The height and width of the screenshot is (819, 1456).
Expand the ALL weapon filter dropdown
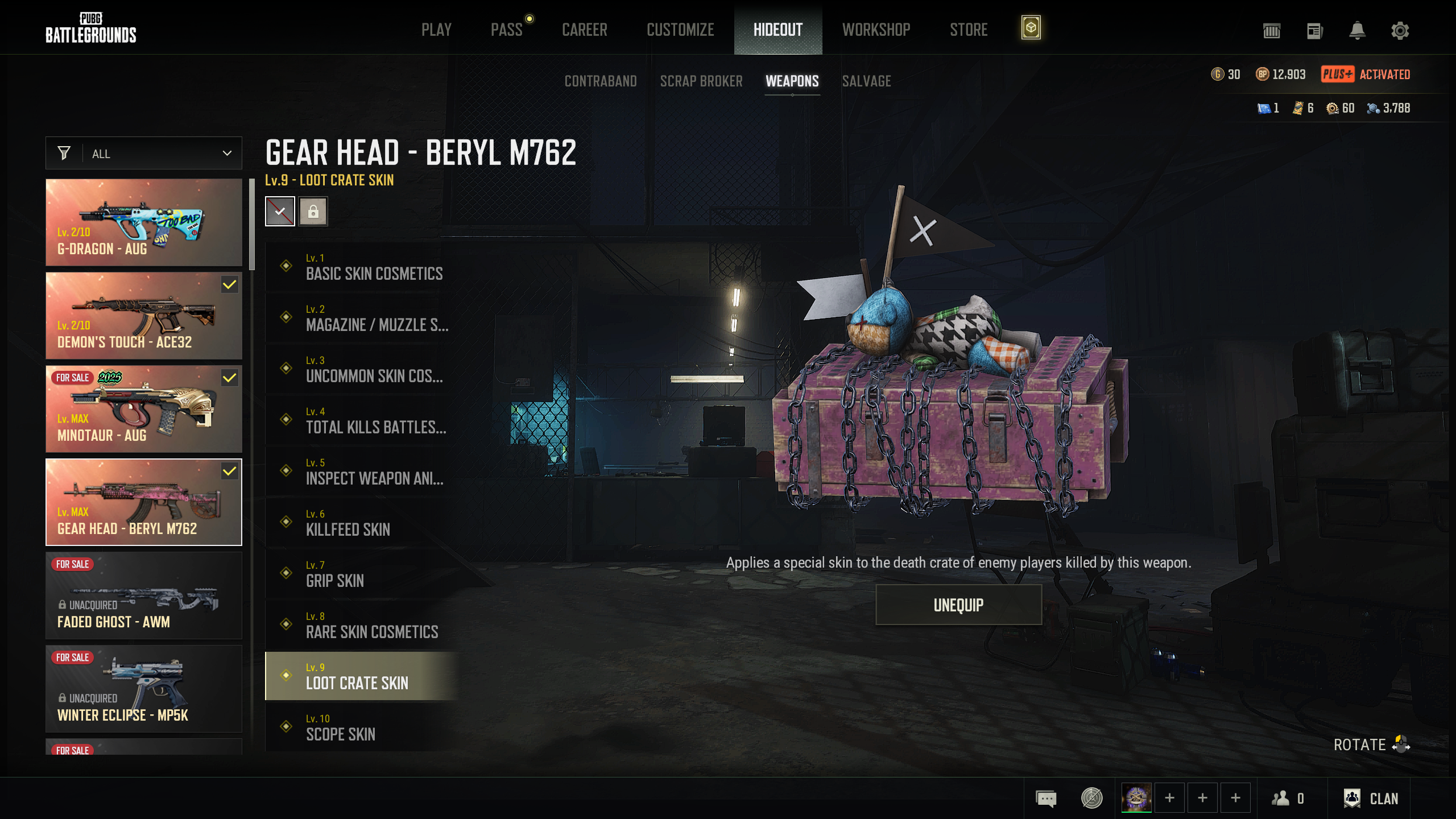point(144,154)
